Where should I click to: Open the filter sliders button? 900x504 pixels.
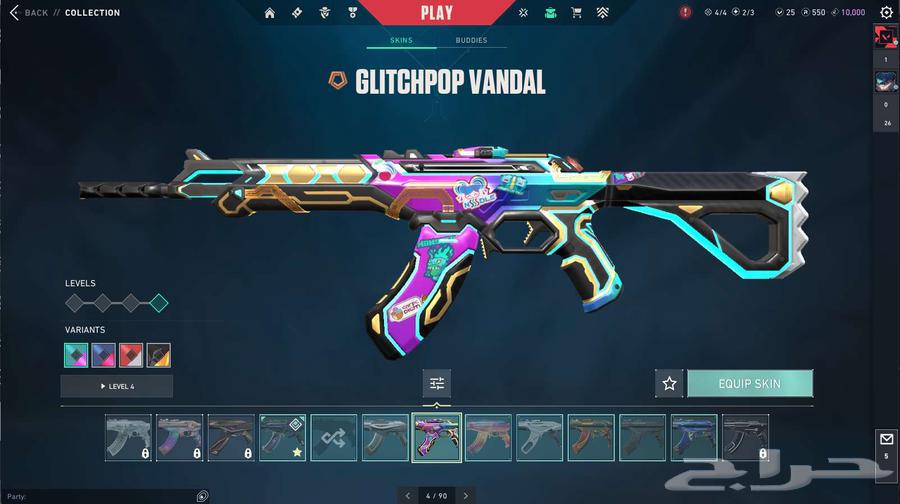(x=437, y=383)
